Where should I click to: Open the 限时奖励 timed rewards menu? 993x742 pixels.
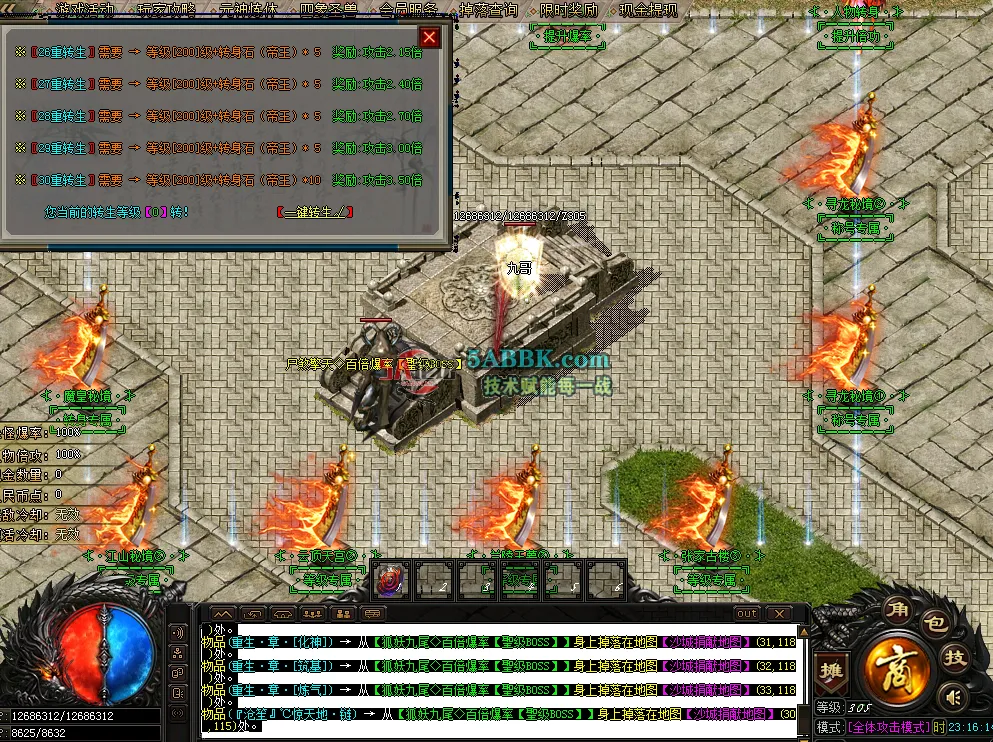[x=569, y=10]
